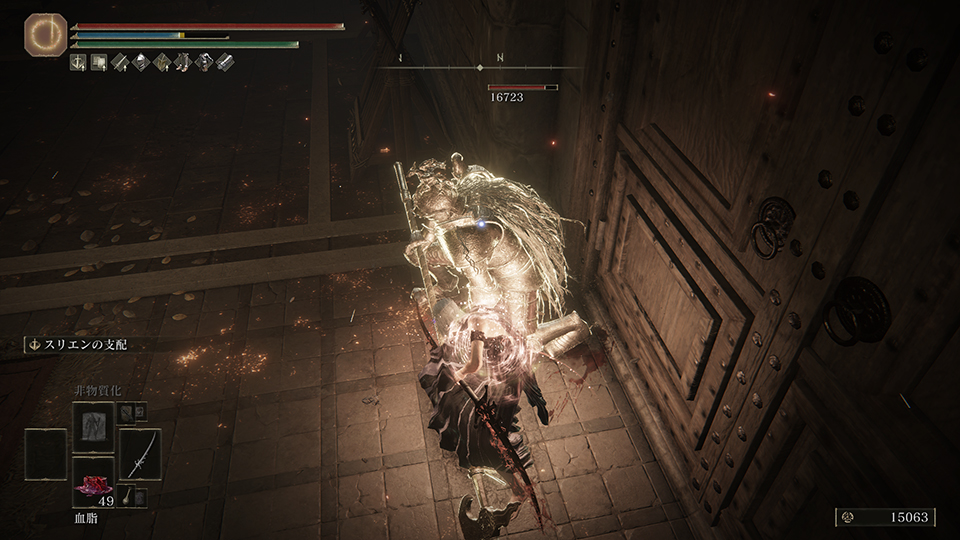This screenshot has height=540, width=960.
Task: Click the empty left-hand armament slot
Action: coord(46,454)
